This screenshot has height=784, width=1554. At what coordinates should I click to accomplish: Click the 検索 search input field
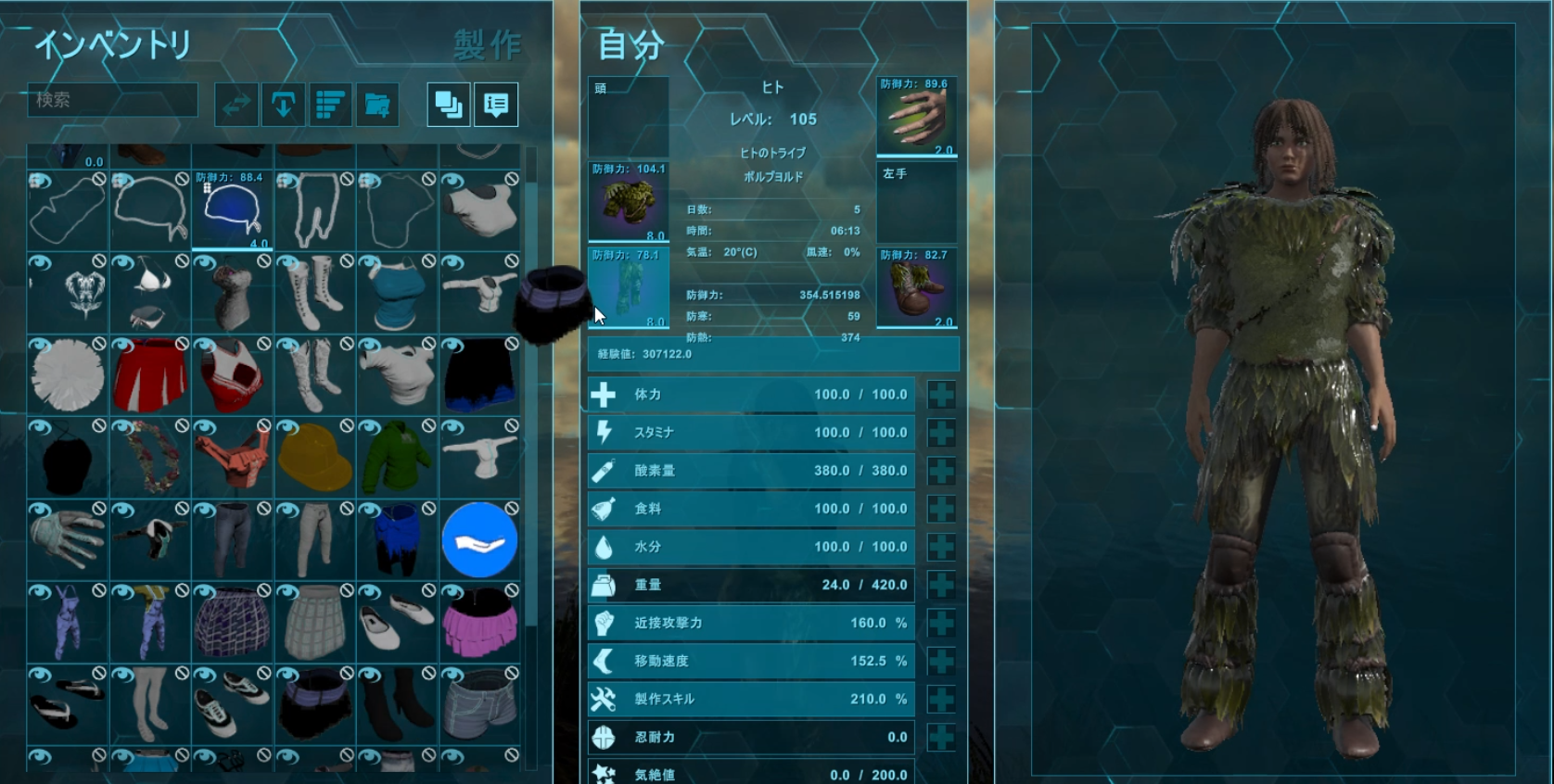click(111, 100)
